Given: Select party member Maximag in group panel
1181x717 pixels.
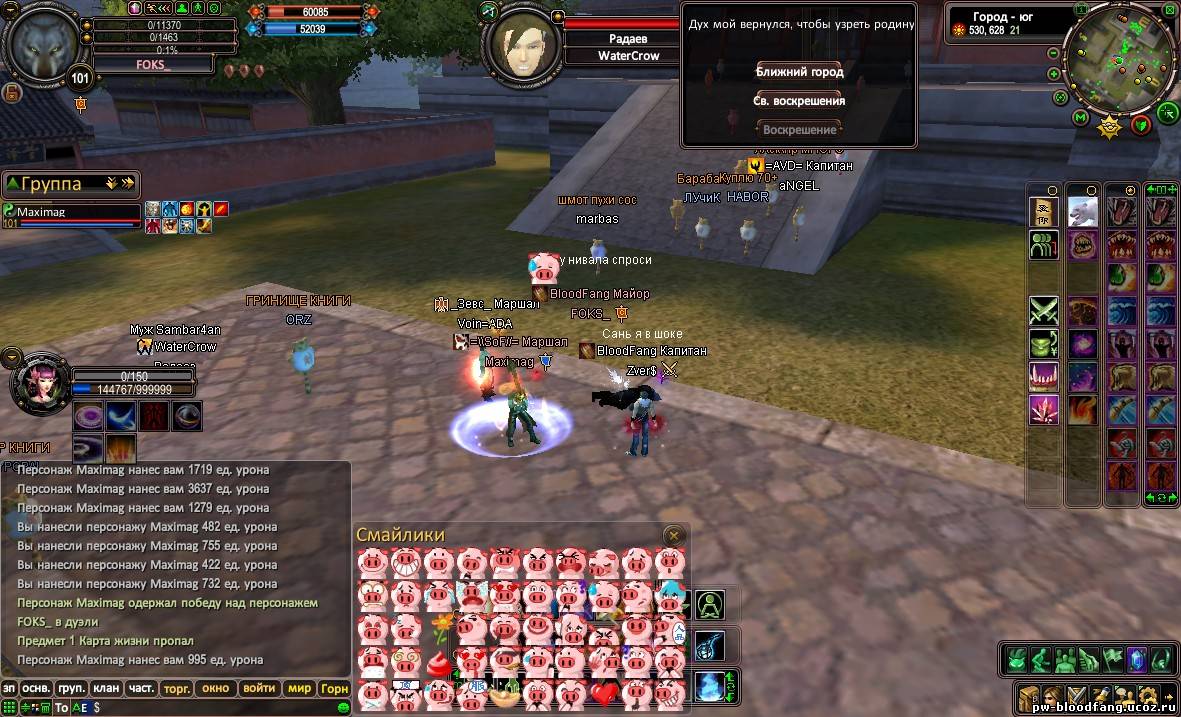Looking at the screenshot, I should [70, 213].
